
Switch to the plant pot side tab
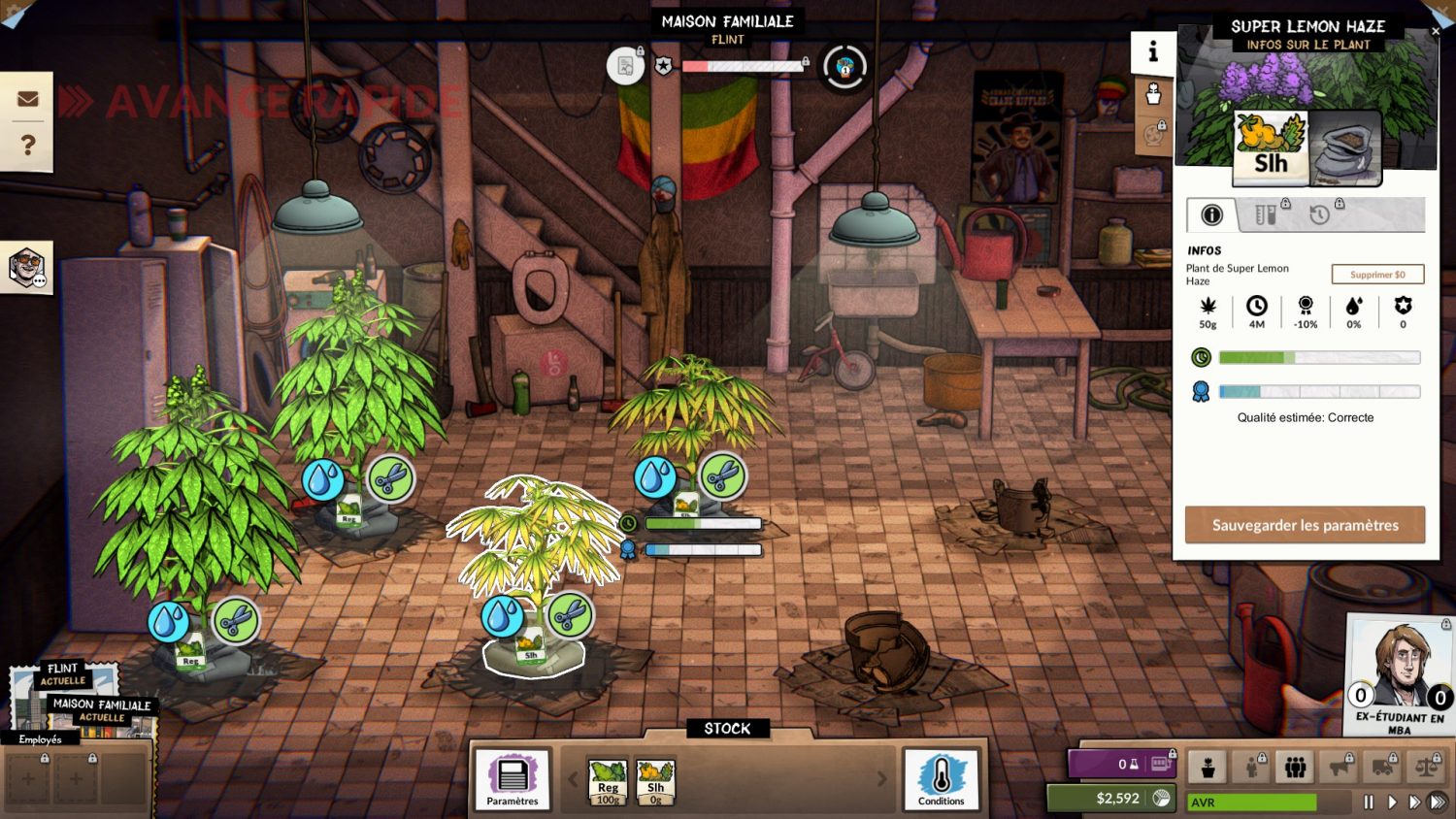coord(1153,94)
